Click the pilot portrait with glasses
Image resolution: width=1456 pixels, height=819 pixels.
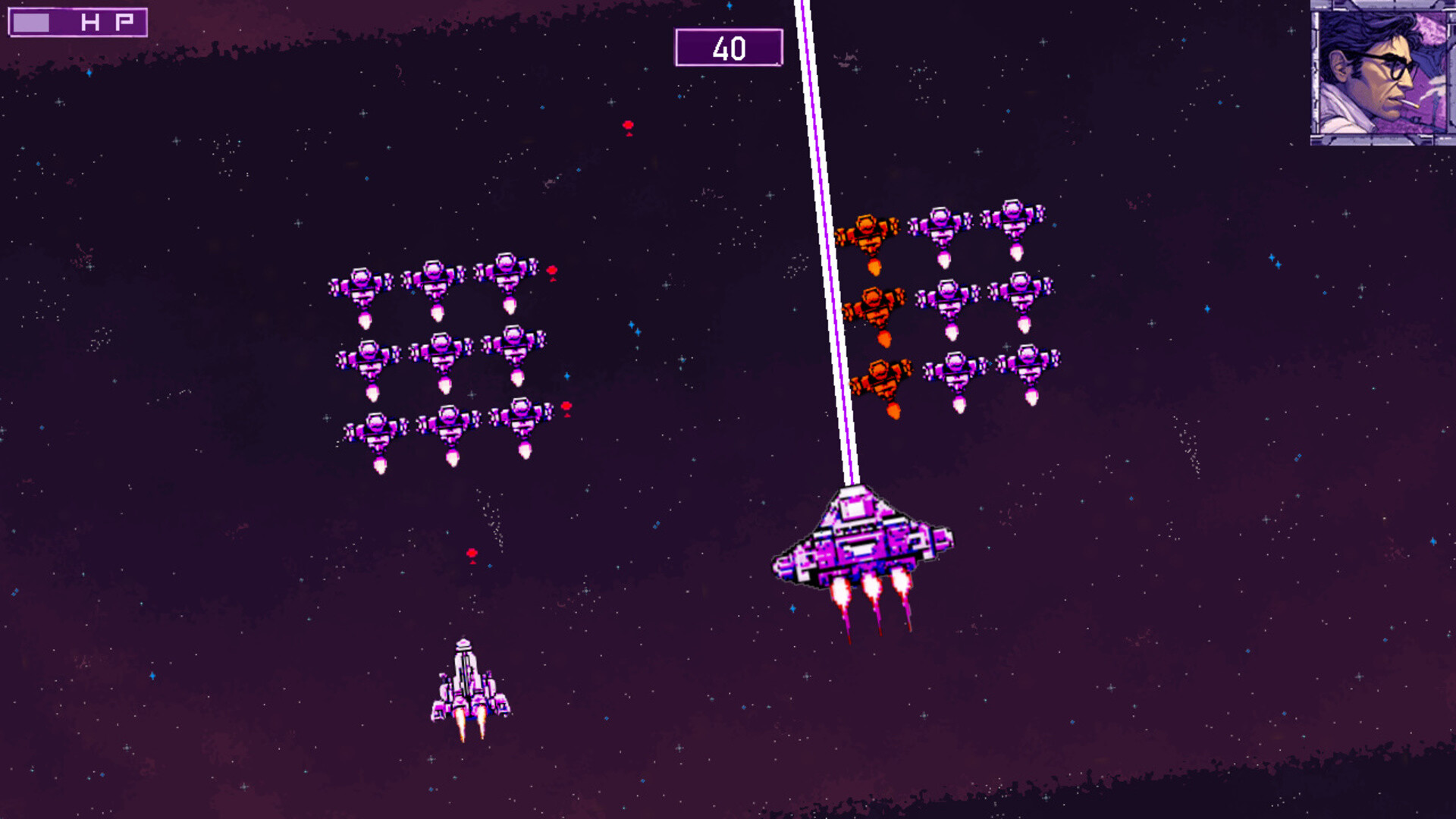click(1382, 73)
